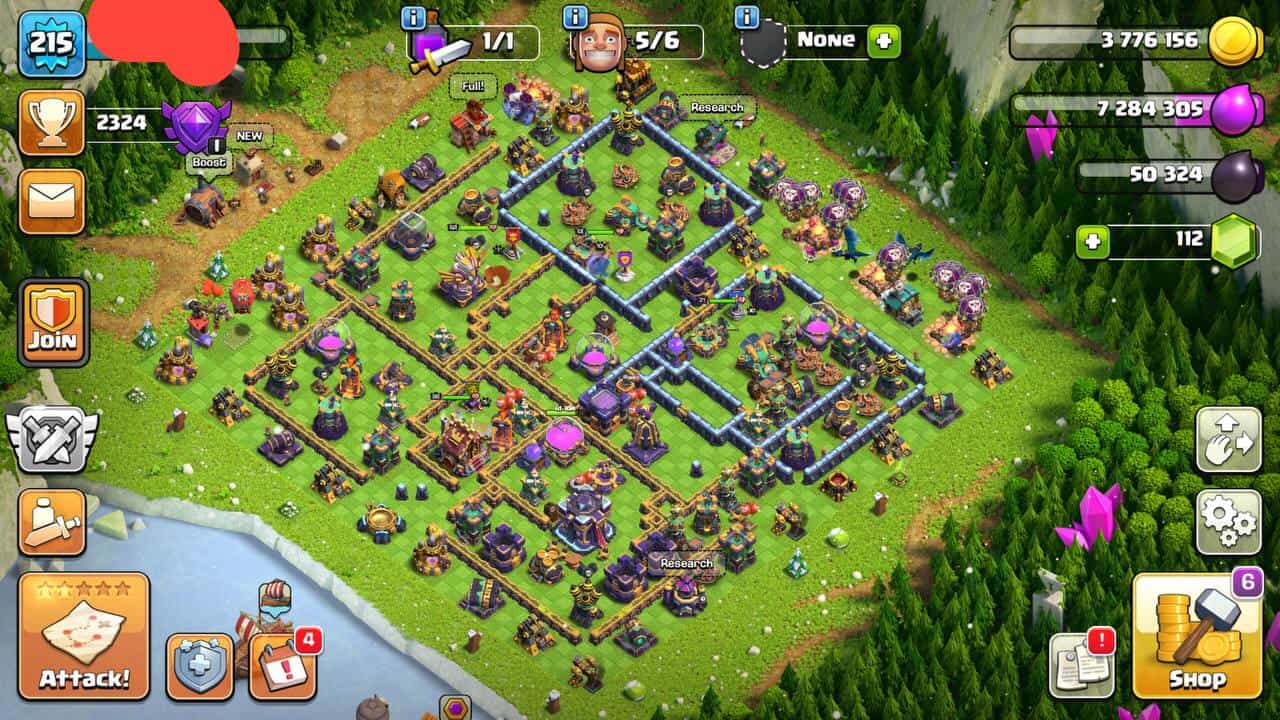Show shield info above the shield icon

point(746,17)
